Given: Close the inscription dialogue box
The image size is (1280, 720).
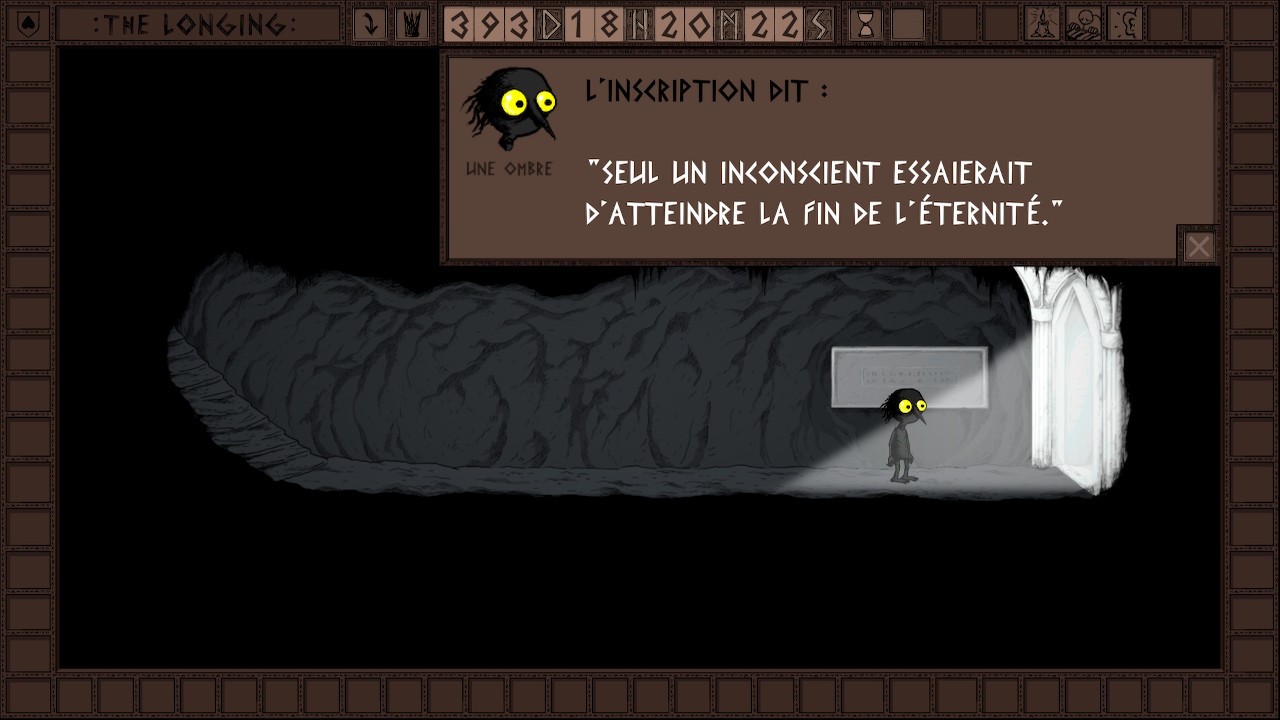Looking at the screenshot, I should coord(1198,246).
